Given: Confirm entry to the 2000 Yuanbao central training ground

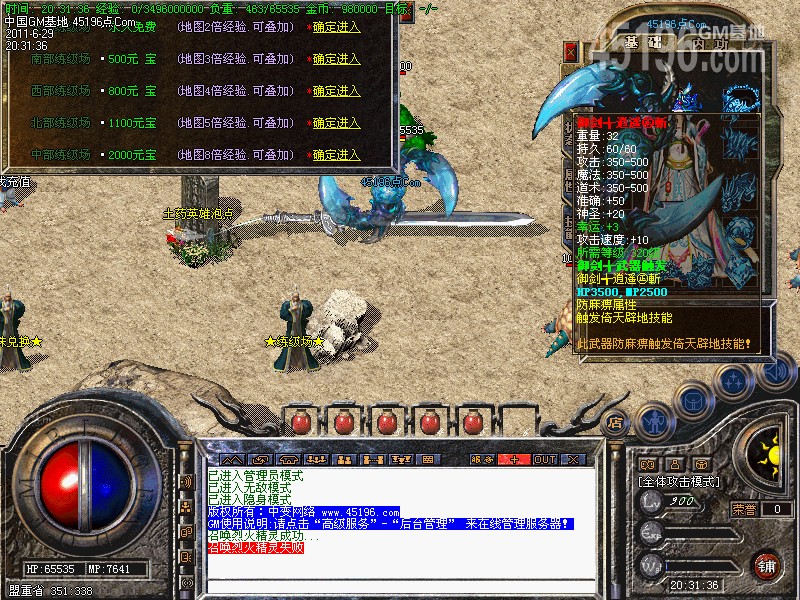Looking at the screenshot, I should coord(336,155).
